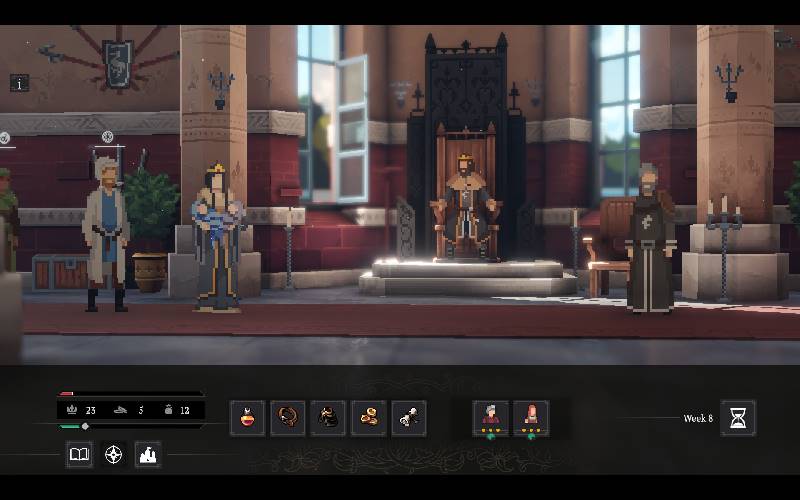Image resolution: width=800 pixels, height=500 pixels.
Task: Open the castle kingdom button
Action: click(x=148, y=455)
